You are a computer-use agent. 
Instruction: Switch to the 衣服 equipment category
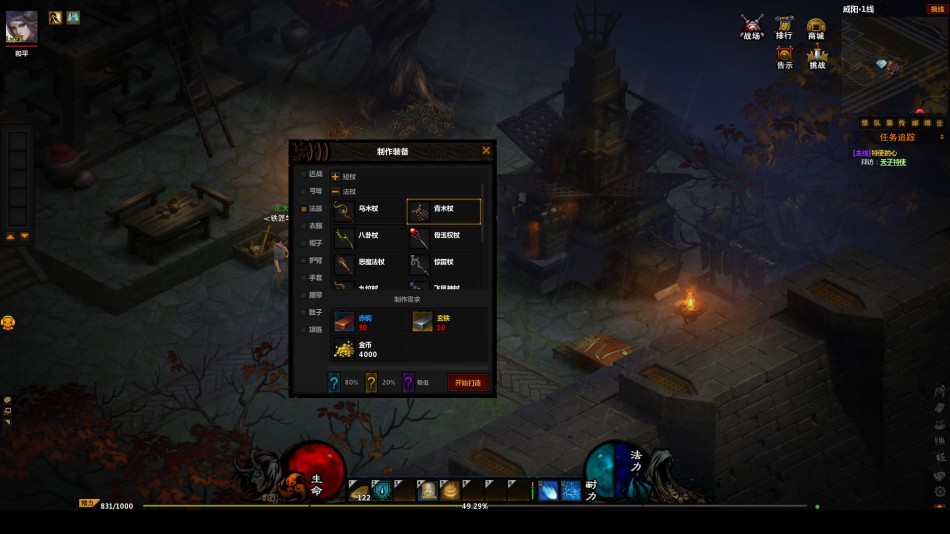(315, 226)
